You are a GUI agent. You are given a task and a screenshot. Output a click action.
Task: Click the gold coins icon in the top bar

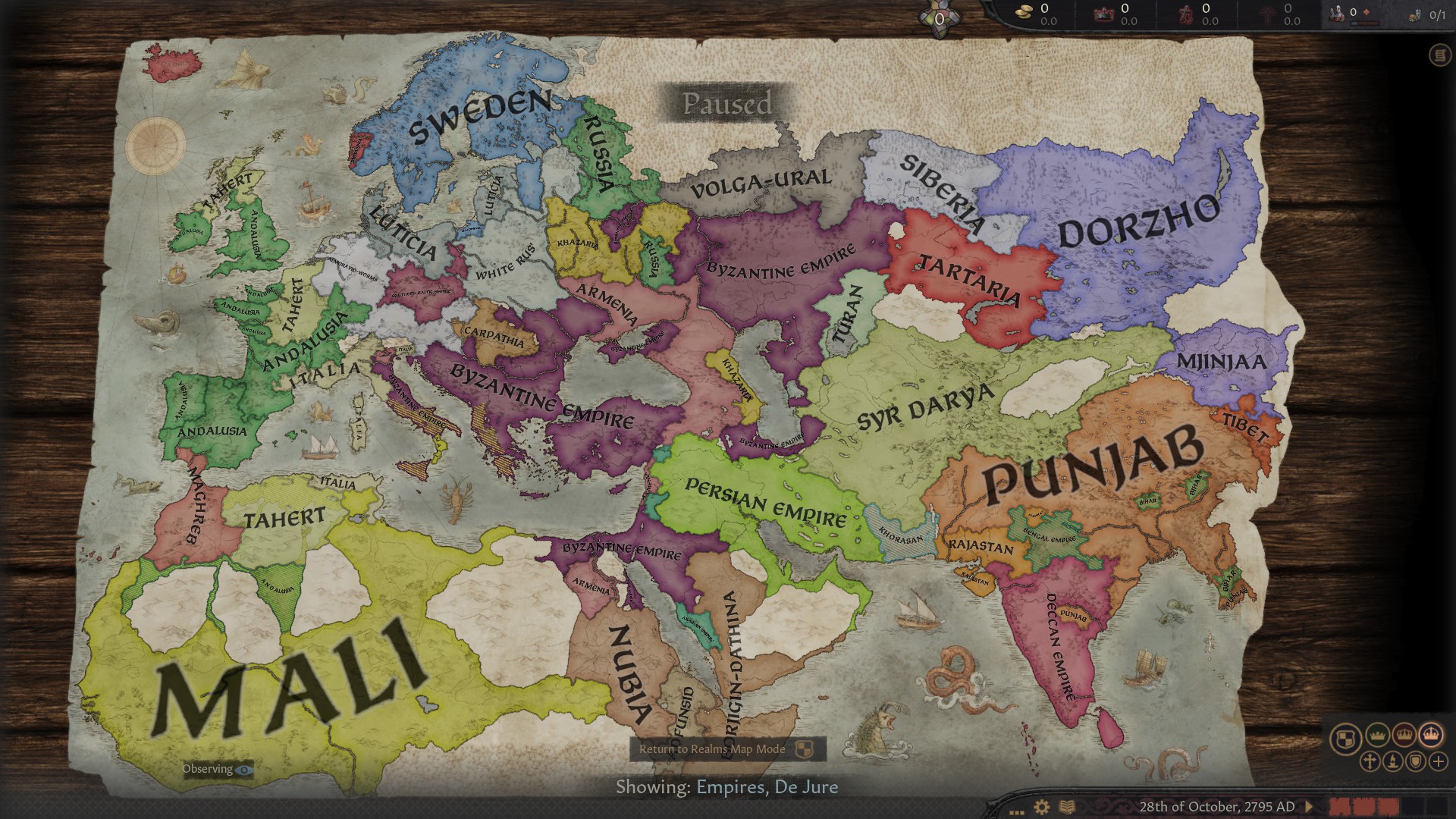(1024, 14)
